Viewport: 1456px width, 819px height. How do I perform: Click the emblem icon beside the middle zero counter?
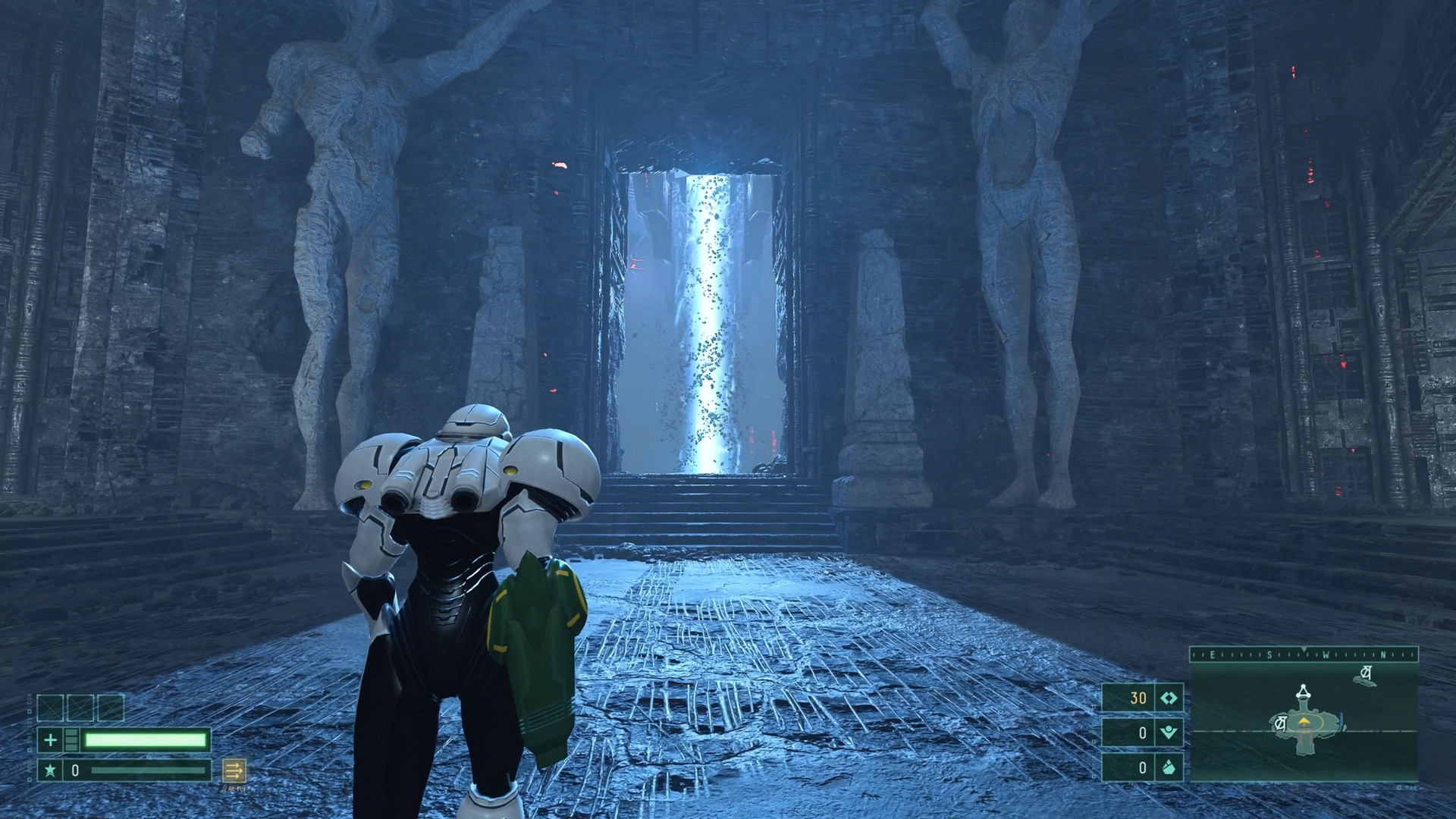coord(1169,733)
